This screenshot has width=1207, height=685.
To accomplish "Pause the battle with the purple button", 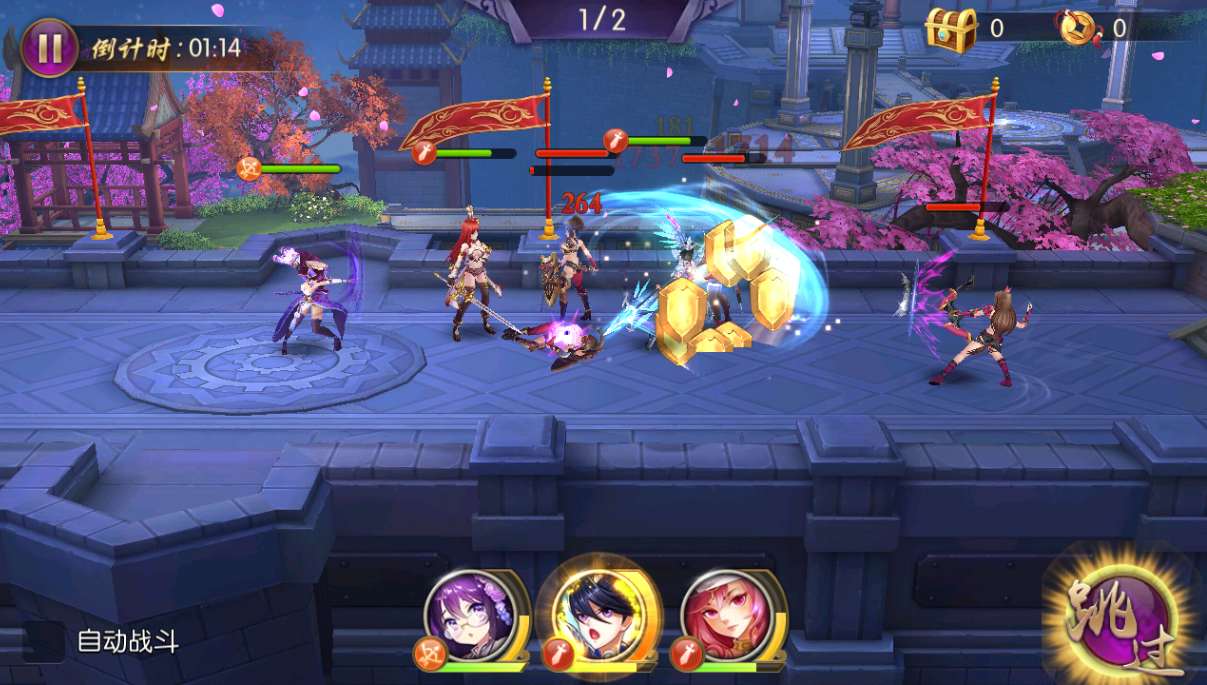I will pyautogui.click(x=49, y=48).
